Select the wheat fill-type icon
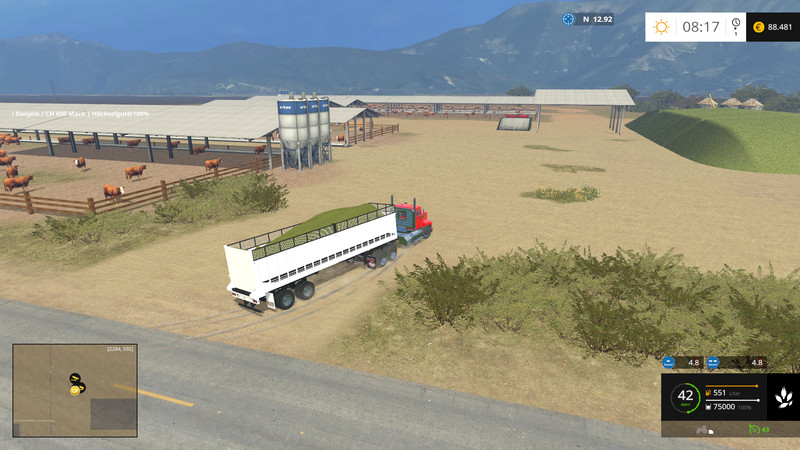800x450 pixels. [x=783, y=397]
